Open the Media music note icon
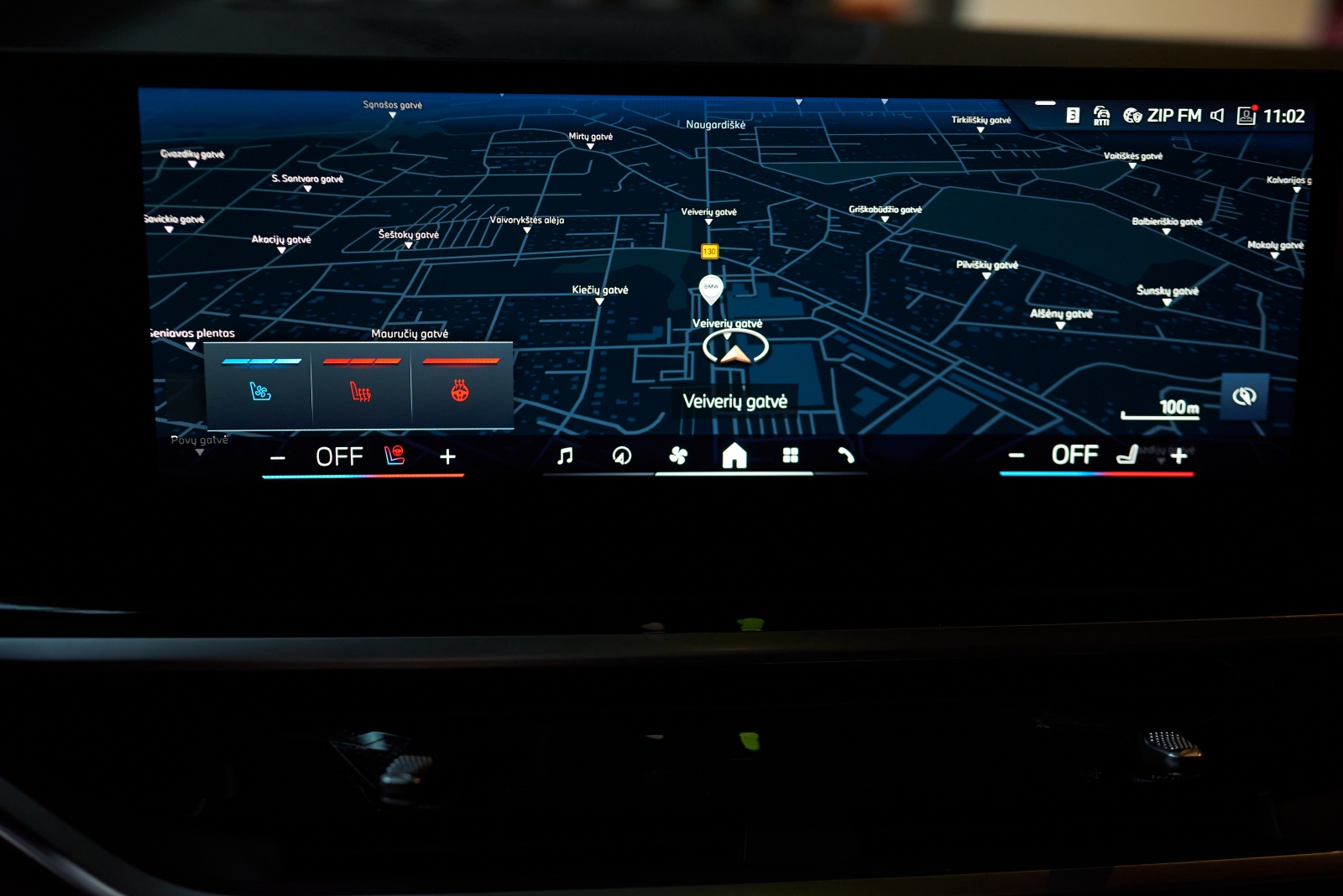The width and height of the screenshot is (1343, 896). (564, 456)
